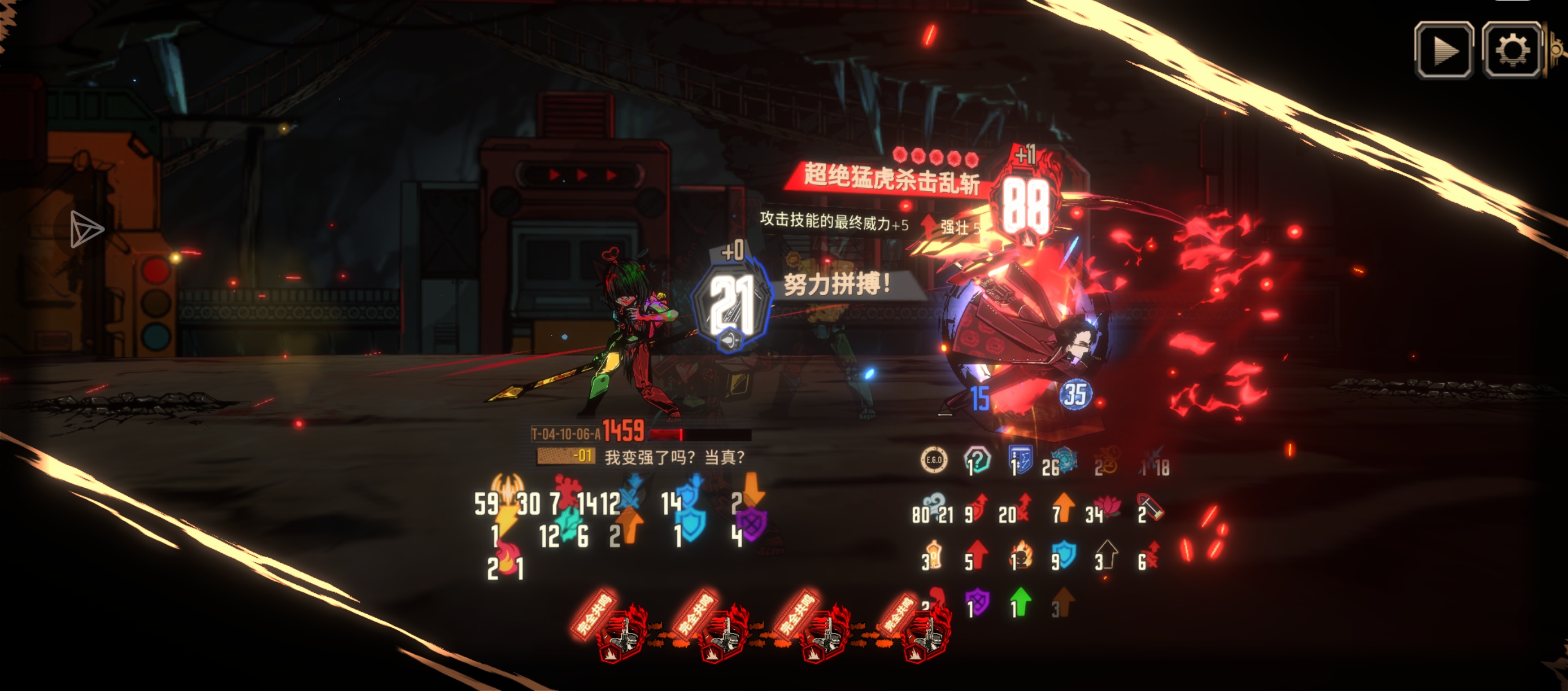Click the play arrow speed button
The image size is (1568, 691).
pyautogui.click(x=1444, y=50)
